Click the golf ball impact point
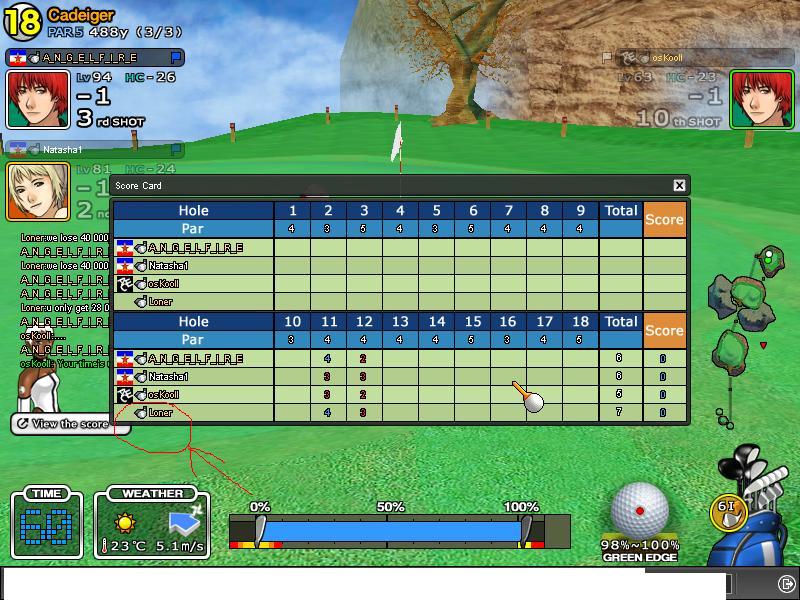The image size is (800, 600). click(639, 510)
